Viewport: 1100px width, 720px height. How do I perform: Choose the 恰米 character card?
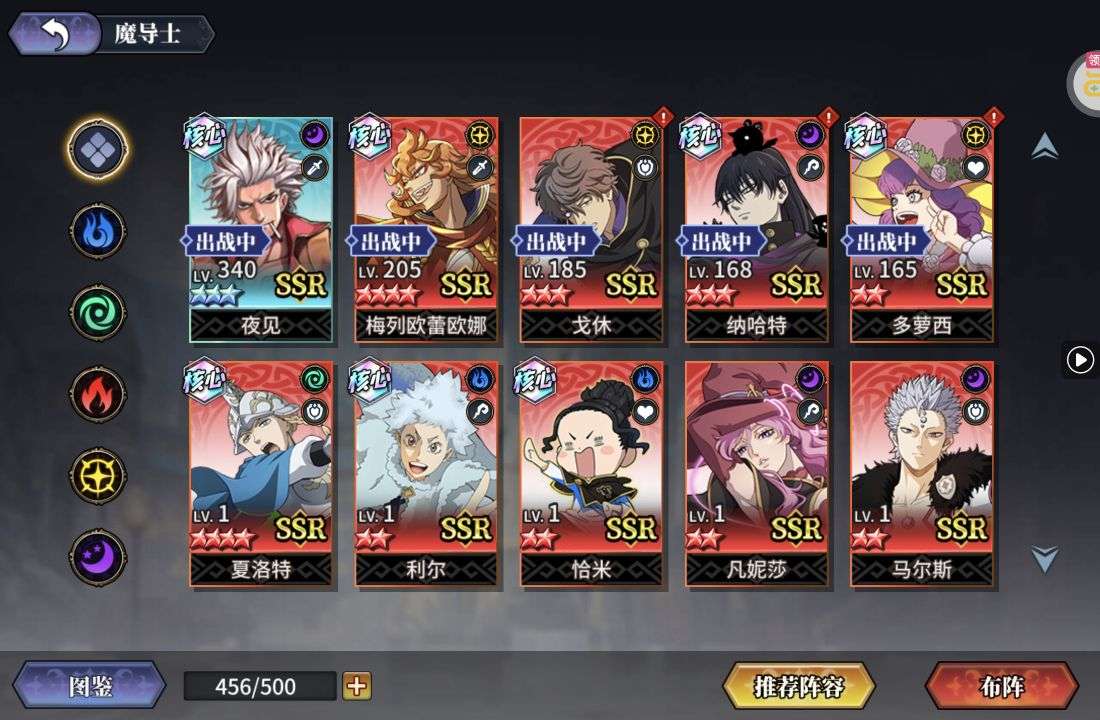(592, 473)
